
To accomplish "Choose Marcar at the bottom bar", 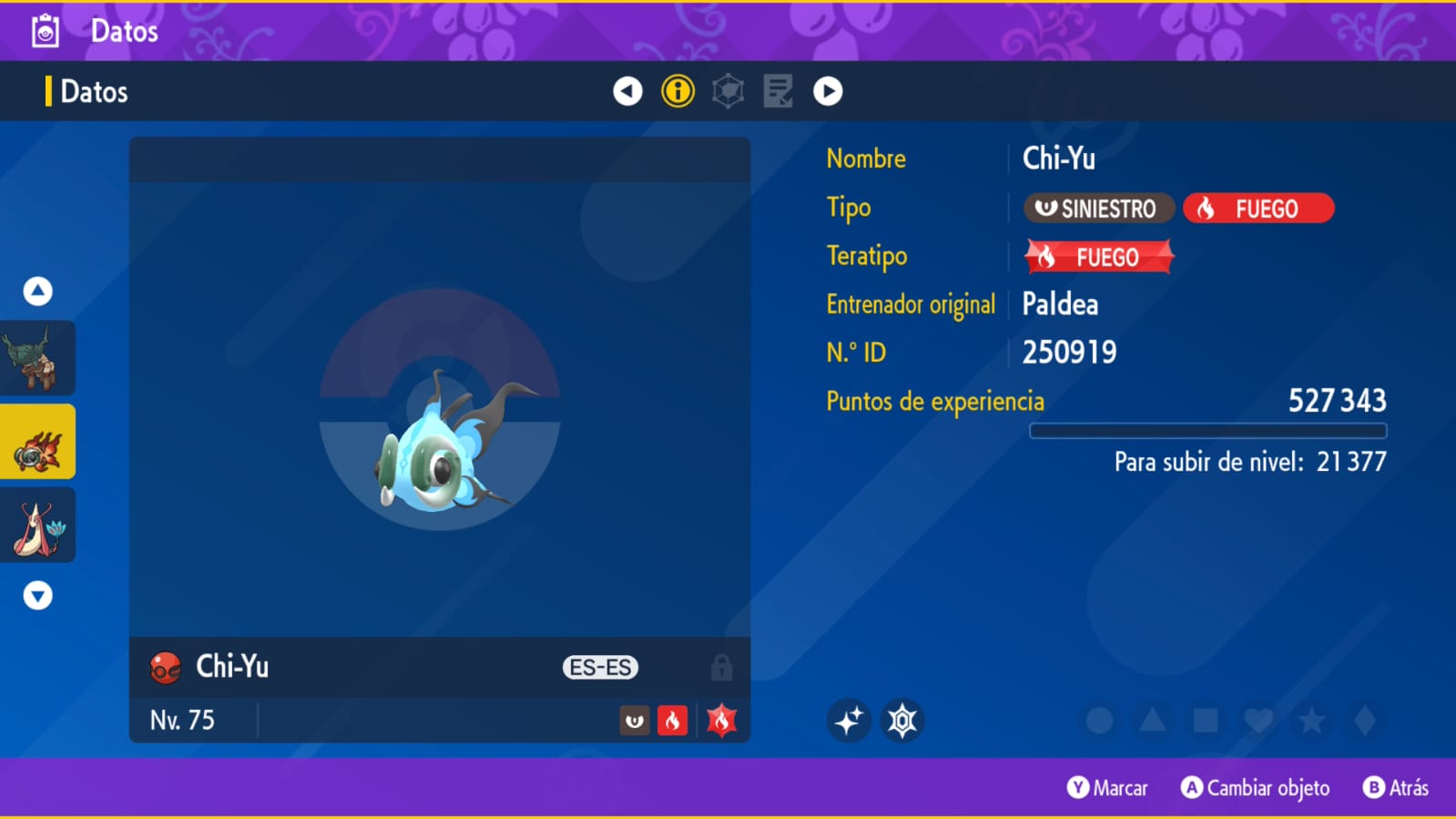I will 1107,788.
